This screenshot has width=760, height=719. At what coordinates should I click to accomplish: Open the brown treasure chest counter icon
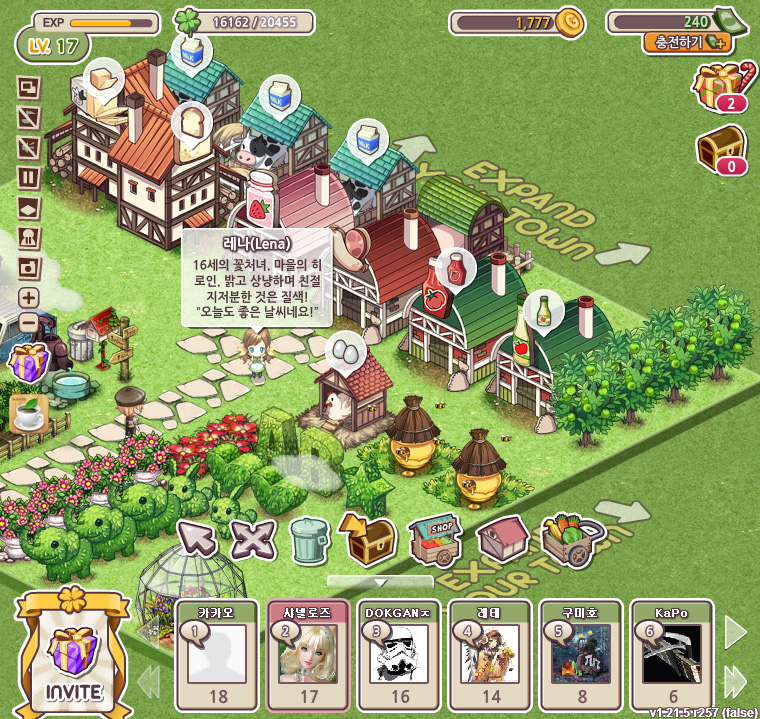pos(722,150)
